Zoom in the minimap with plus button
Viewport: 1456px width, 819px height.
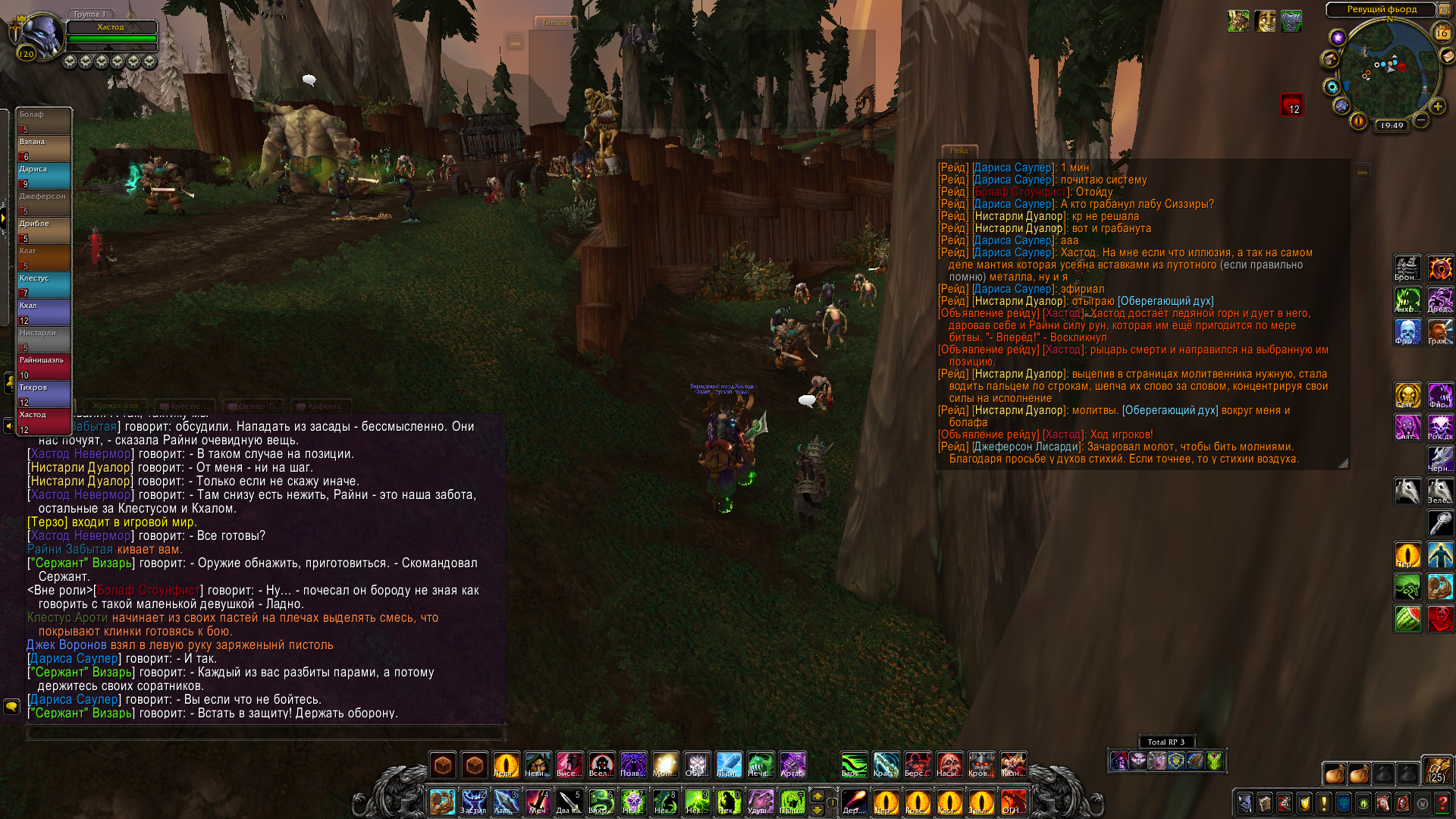click(1437, 107)
